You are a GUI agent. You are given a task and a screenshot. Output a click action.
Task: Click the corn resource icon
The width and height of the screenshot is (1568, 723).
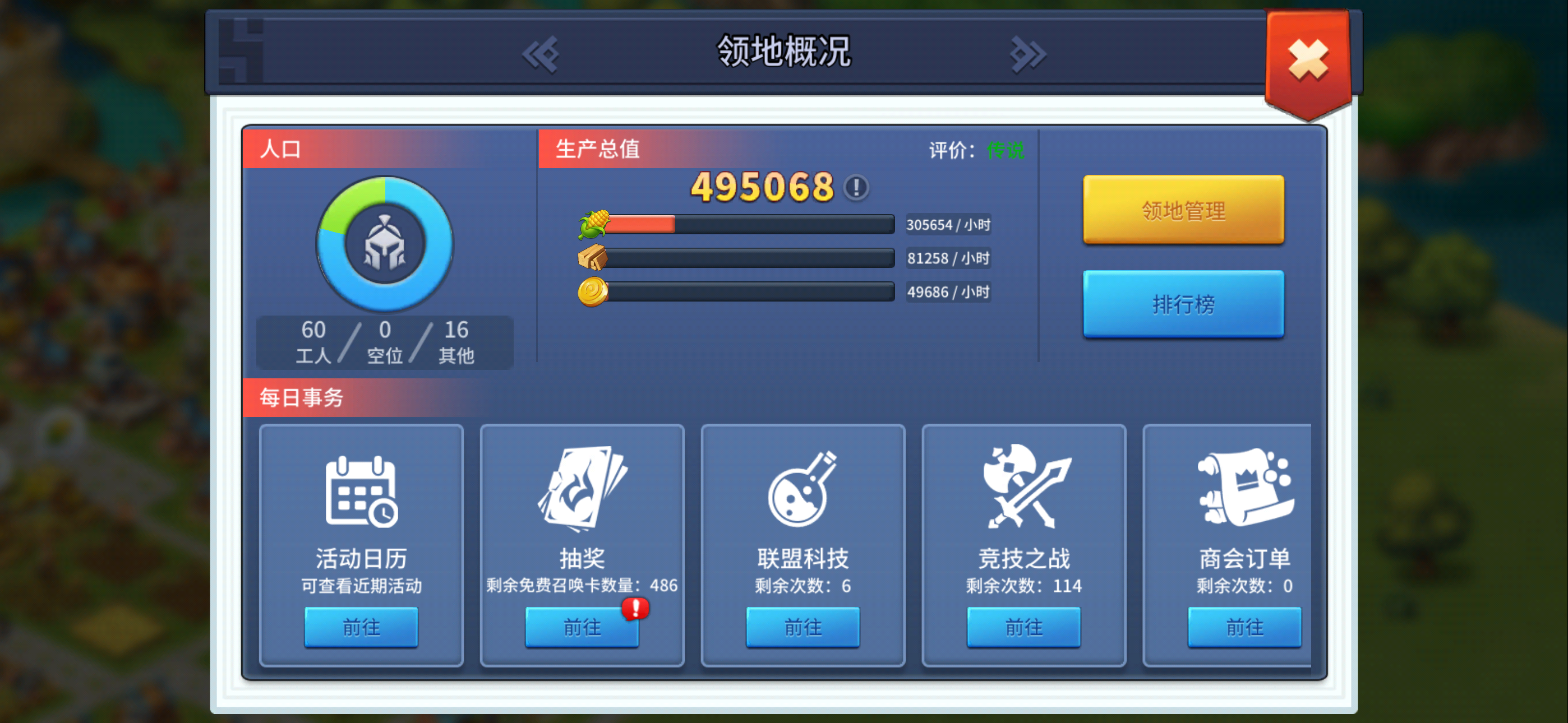[594, 224]
